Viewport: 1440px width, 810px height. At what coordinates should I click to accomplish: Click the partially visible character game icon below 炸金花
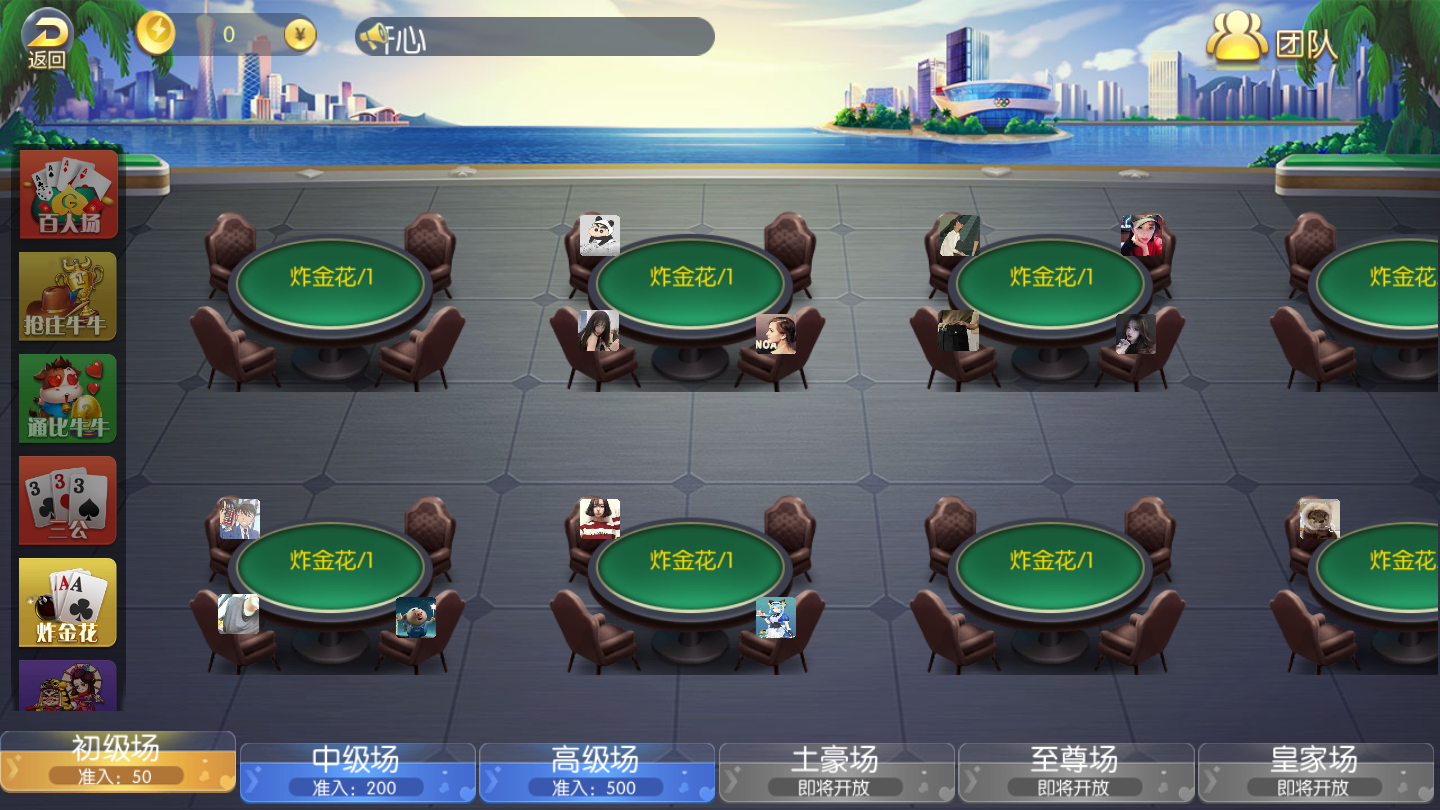(67, 690)
